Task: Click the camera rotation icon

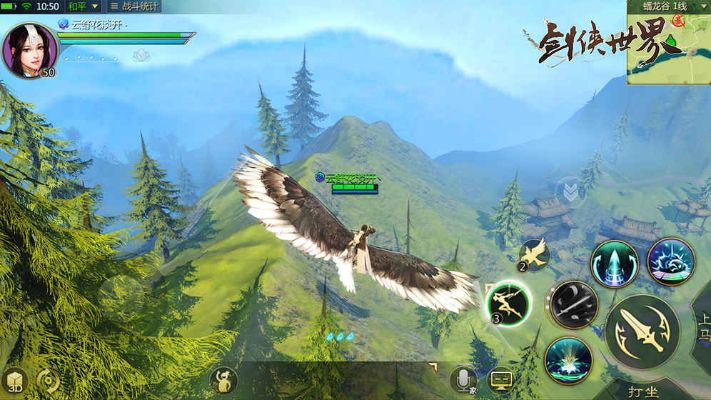Action: tap(47, 380)
